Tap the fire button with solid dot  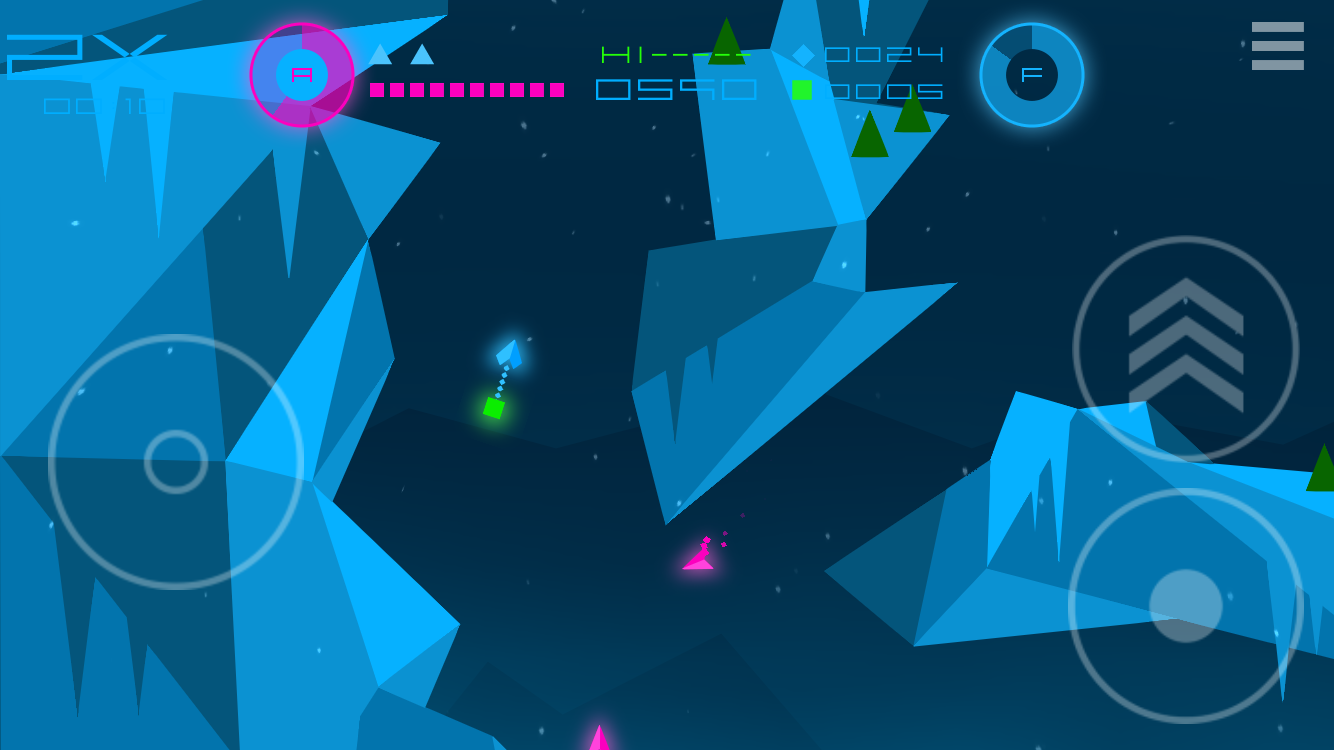tap(1185, 605)
